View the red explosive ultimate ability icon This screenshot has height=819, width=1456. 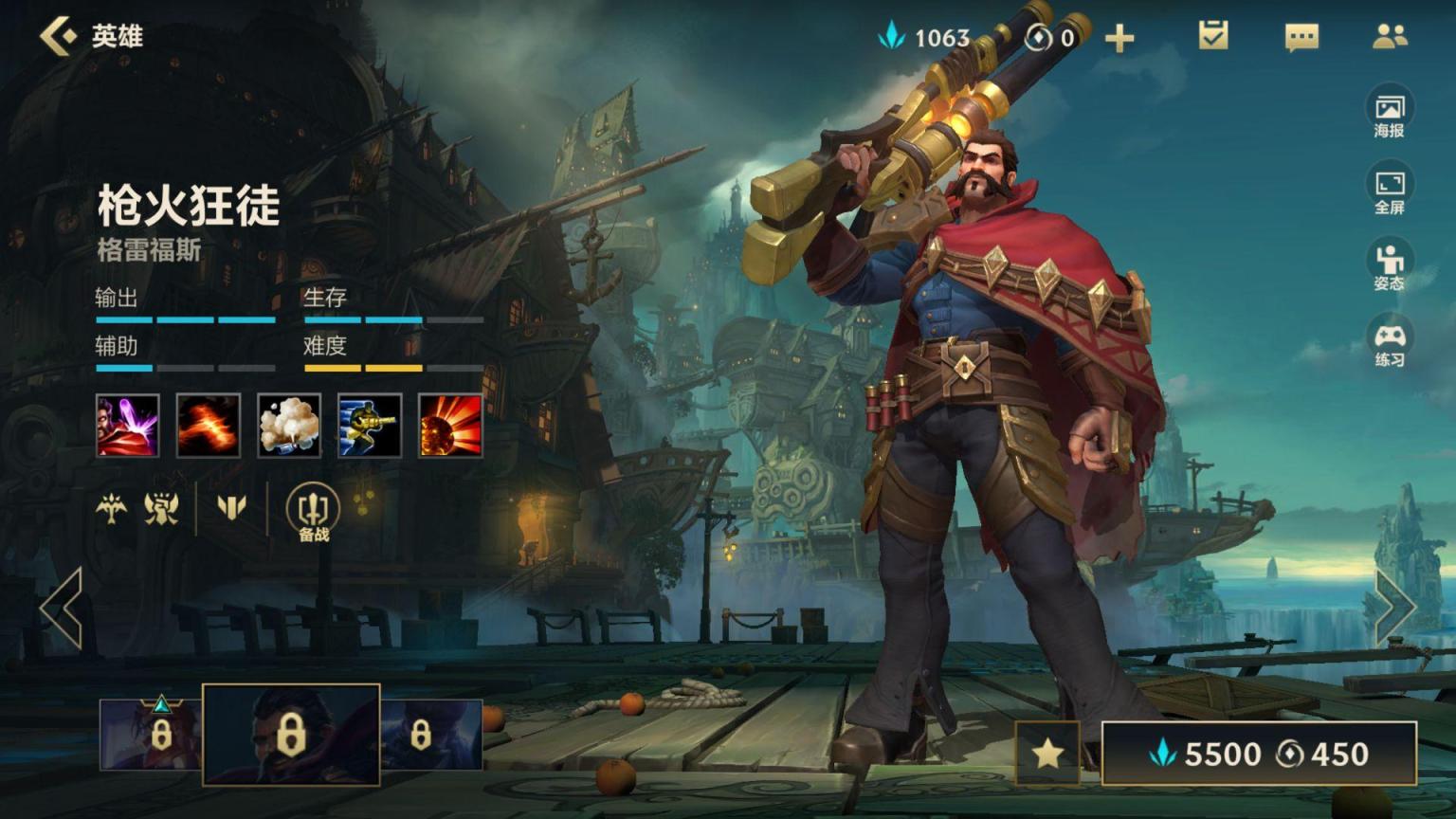click(450, 426)
